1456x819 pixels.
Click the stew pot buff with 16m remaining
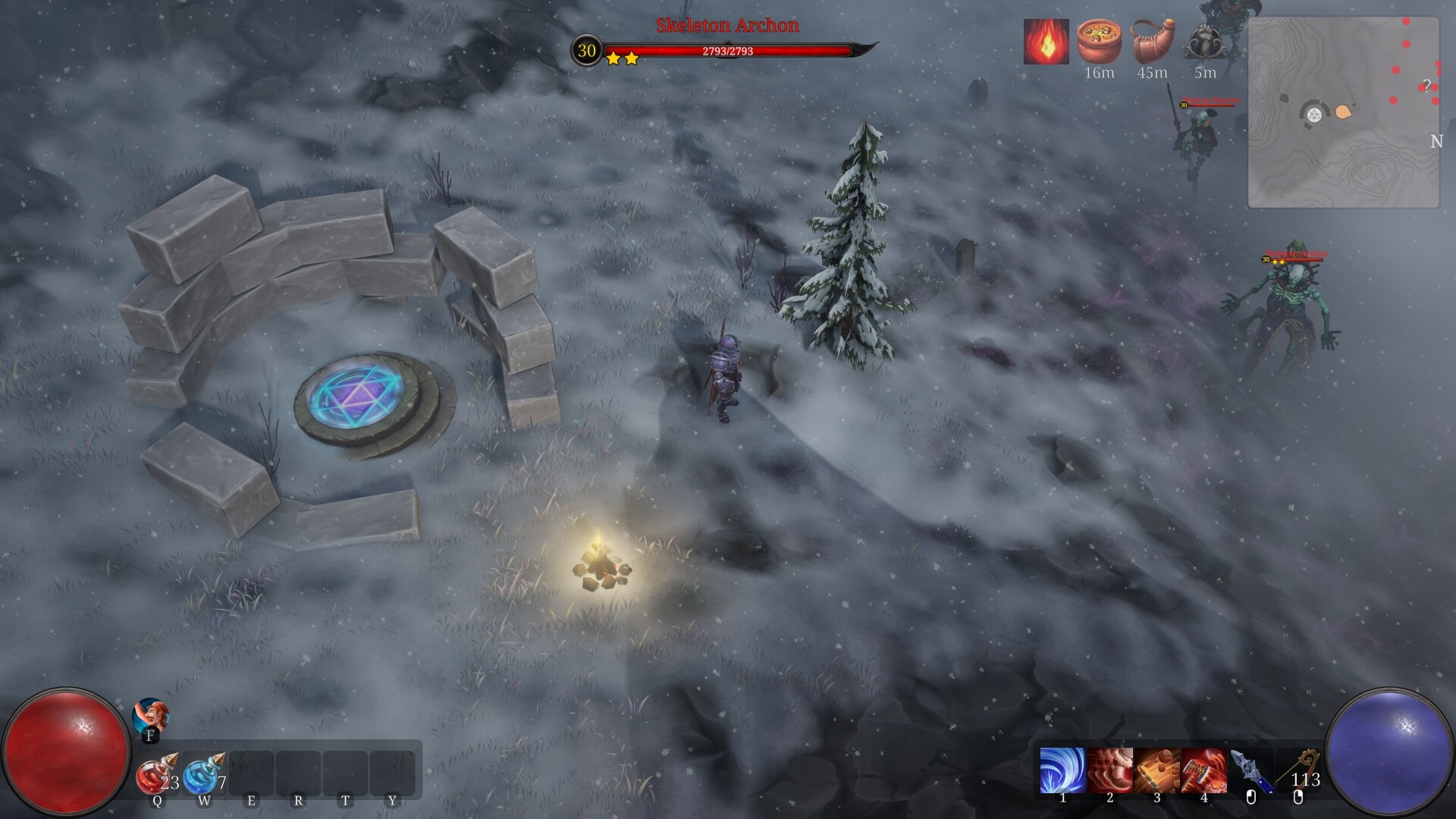point(1099,42)
